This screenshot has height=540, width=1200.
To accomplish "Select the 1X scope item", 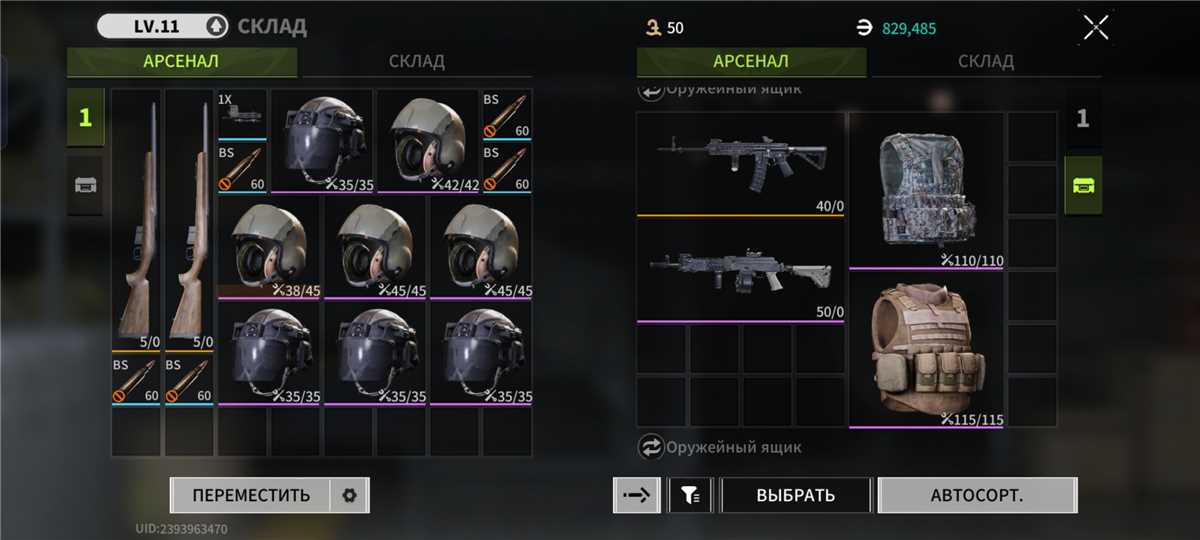I will 242,114.
